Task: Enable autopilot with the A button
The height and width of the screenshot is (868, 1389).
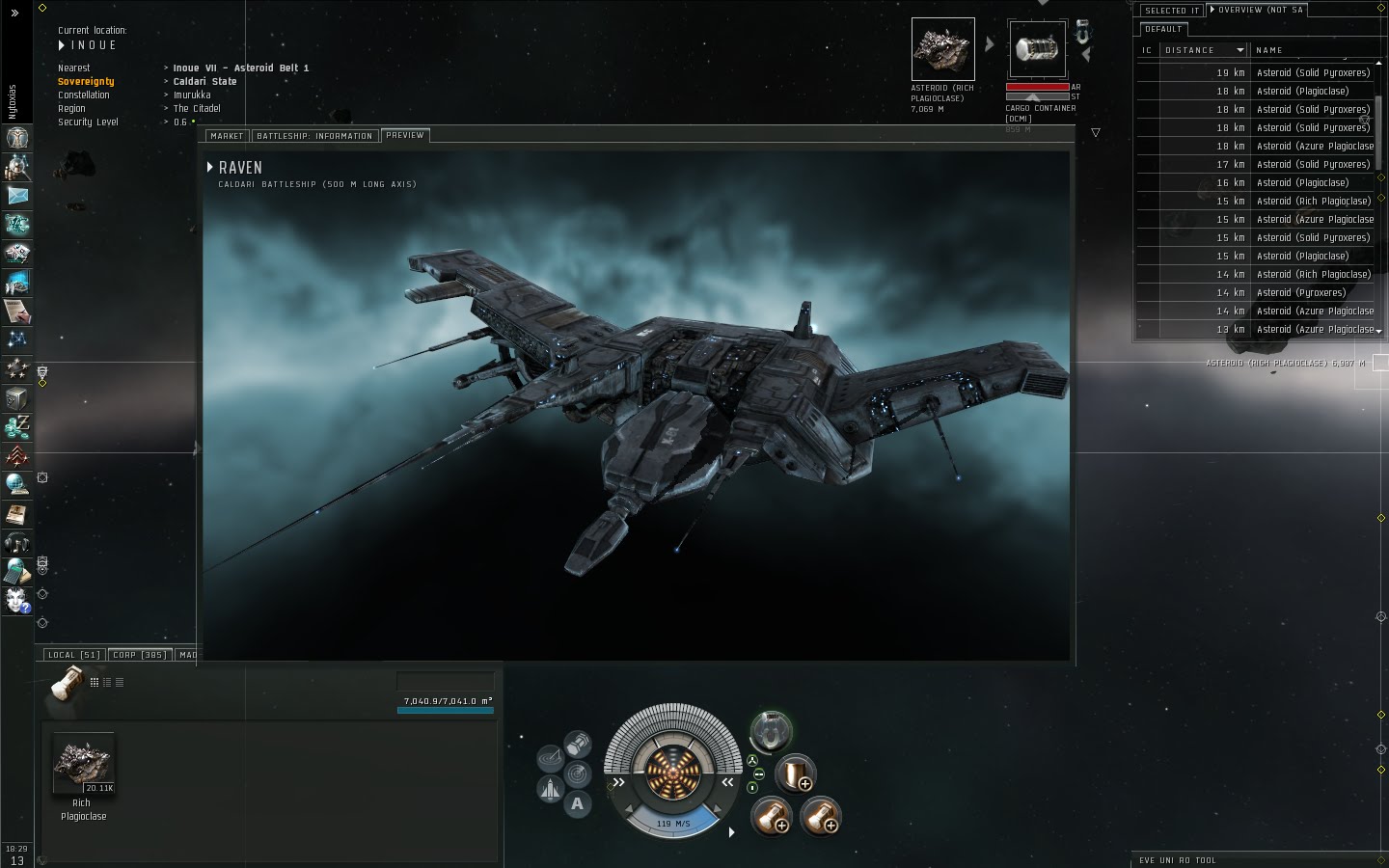Action: [577, 801]
